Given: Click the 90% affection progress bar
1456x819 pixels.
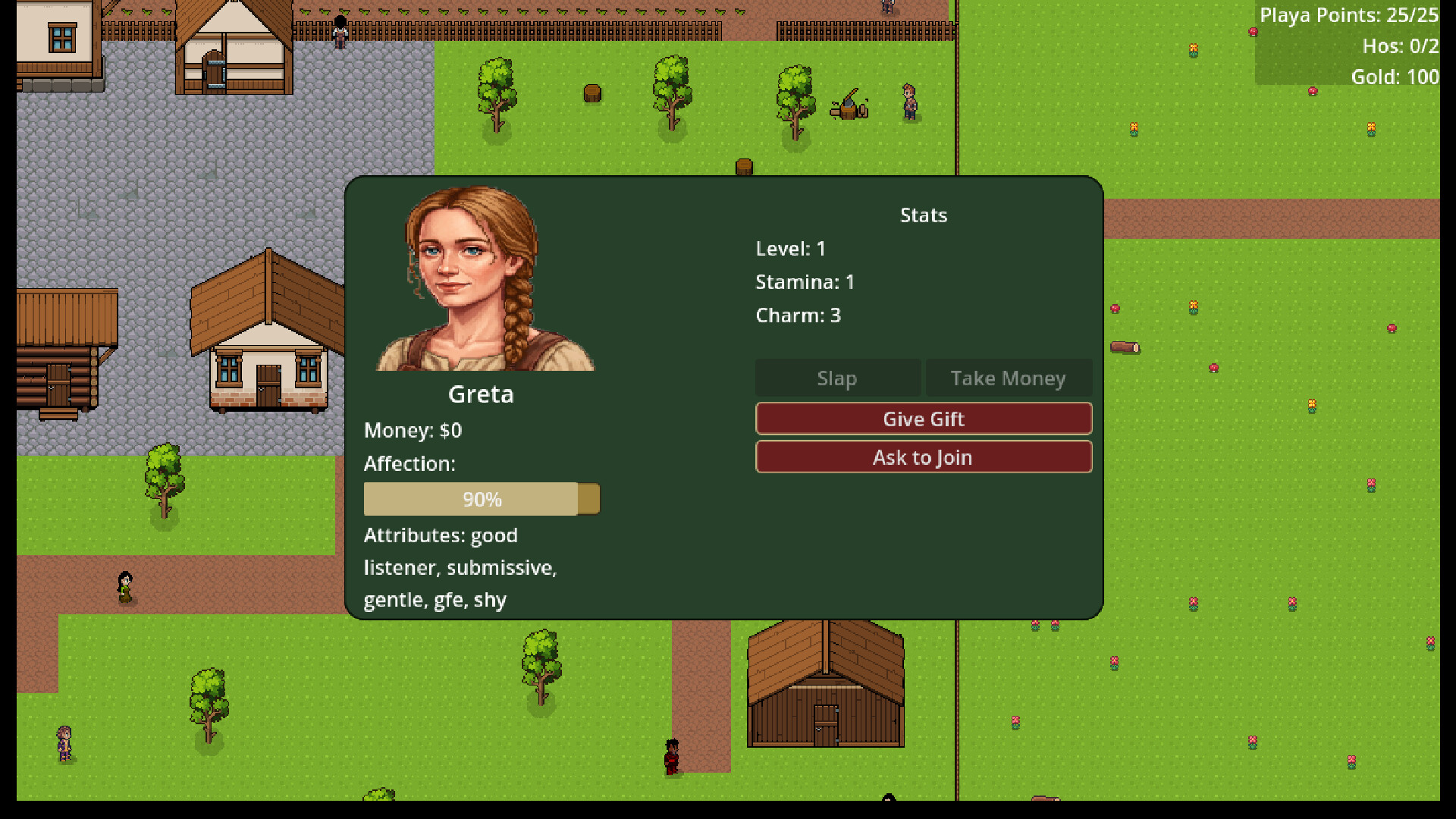Looking at the screenshot, I should [483, 499].
